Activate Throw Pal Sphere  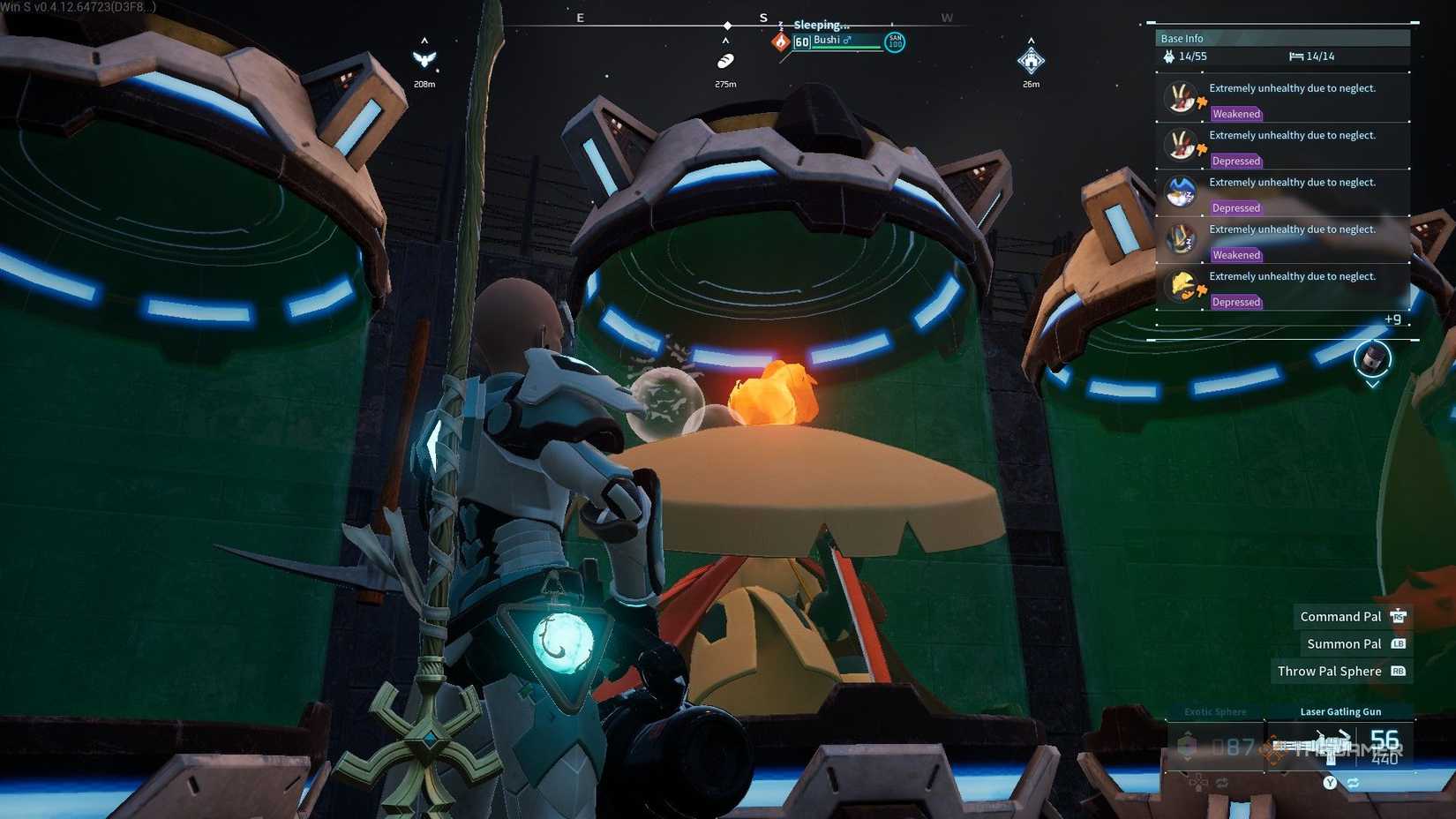pyautogui.click(x=1329, y=671)
